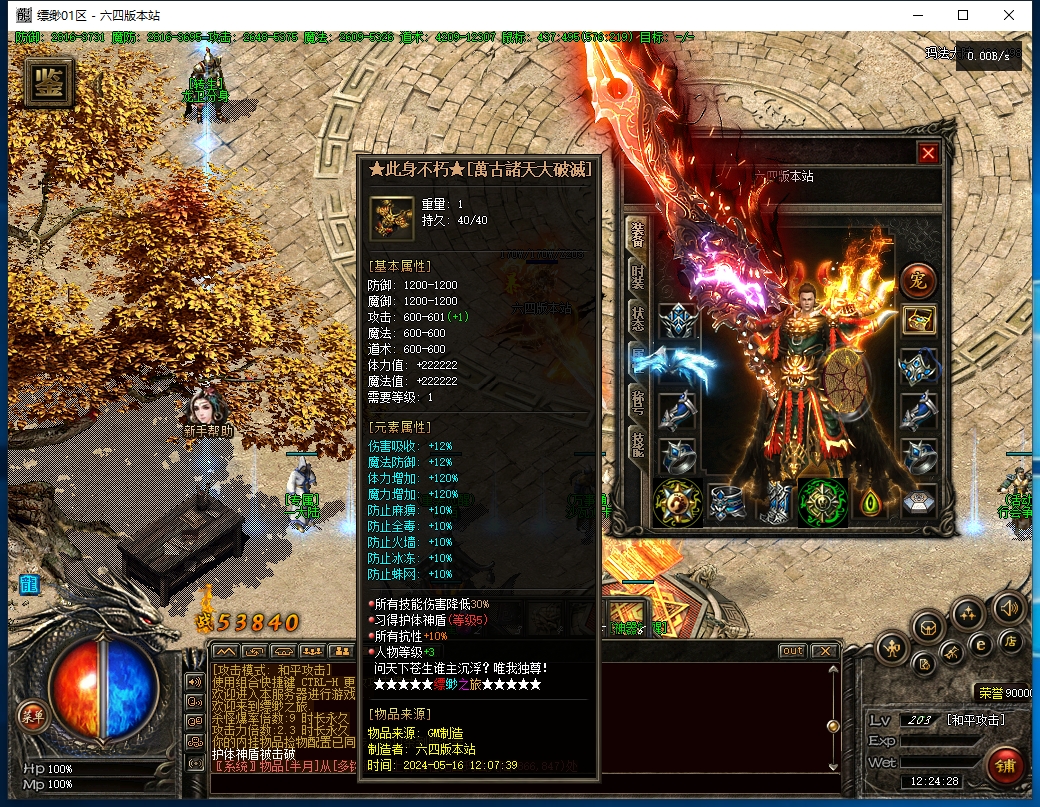This screenshot has height=807, width=1040.
Task: Click the round 宠 pet button
Action: (x=917, y=281)
